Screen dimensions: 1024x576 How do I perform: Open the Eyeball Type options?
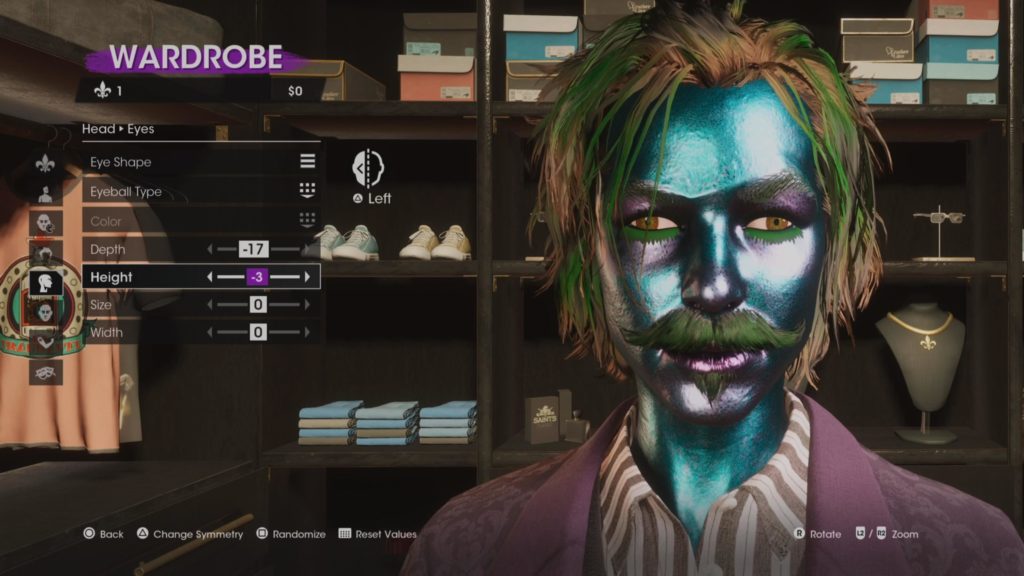point(200,192)
